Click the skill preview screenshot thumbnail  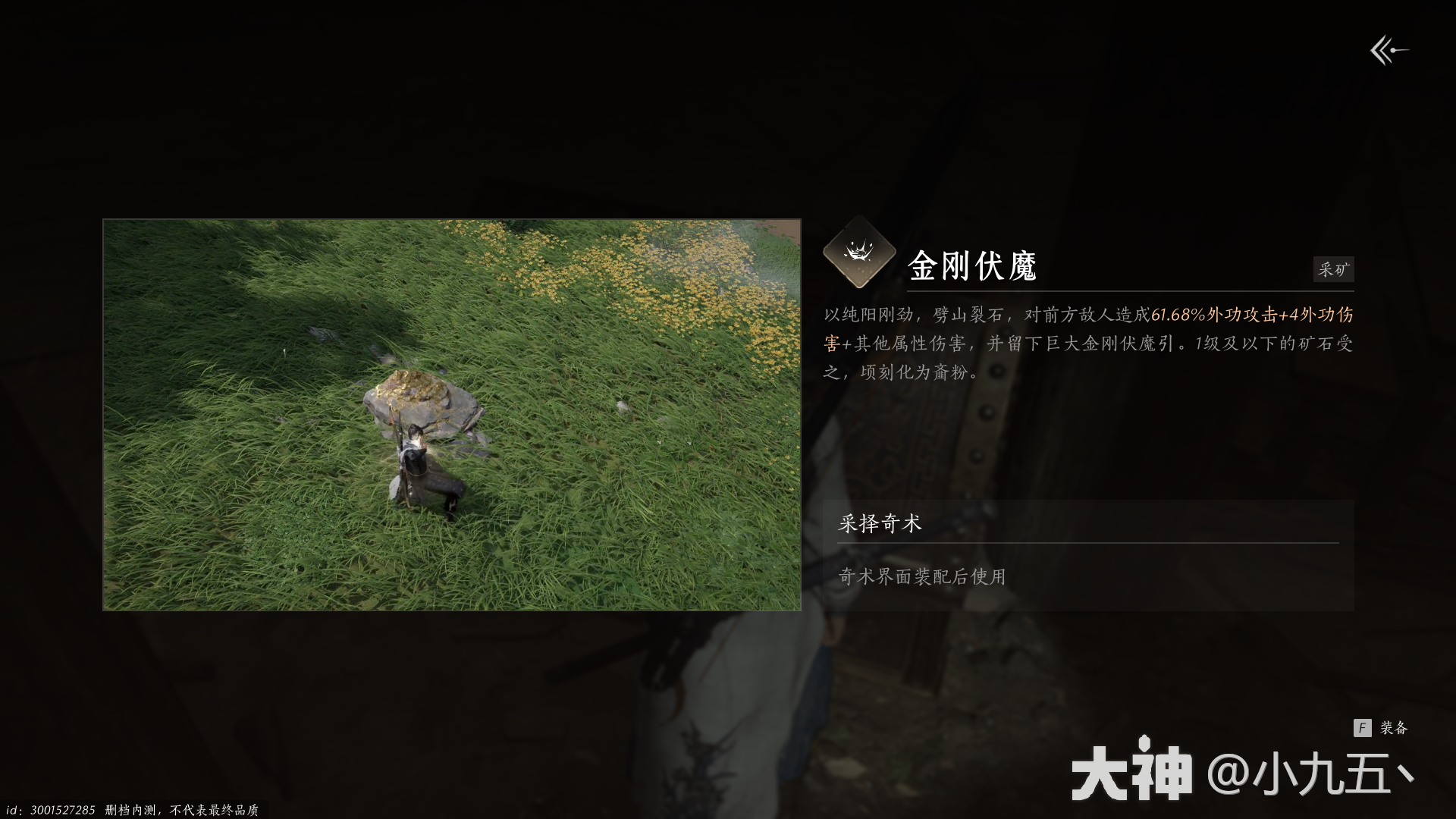point(451,415)
